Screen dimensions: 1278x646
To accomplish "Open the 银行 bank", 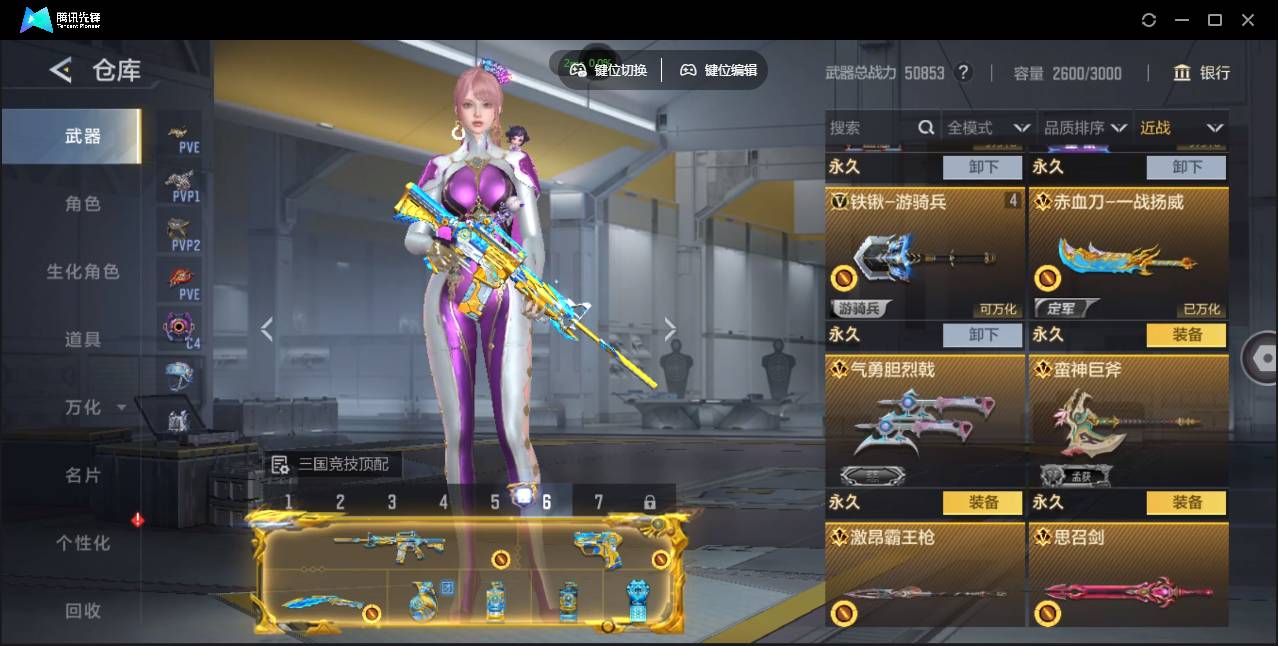I will click(x=1202, y=73).
